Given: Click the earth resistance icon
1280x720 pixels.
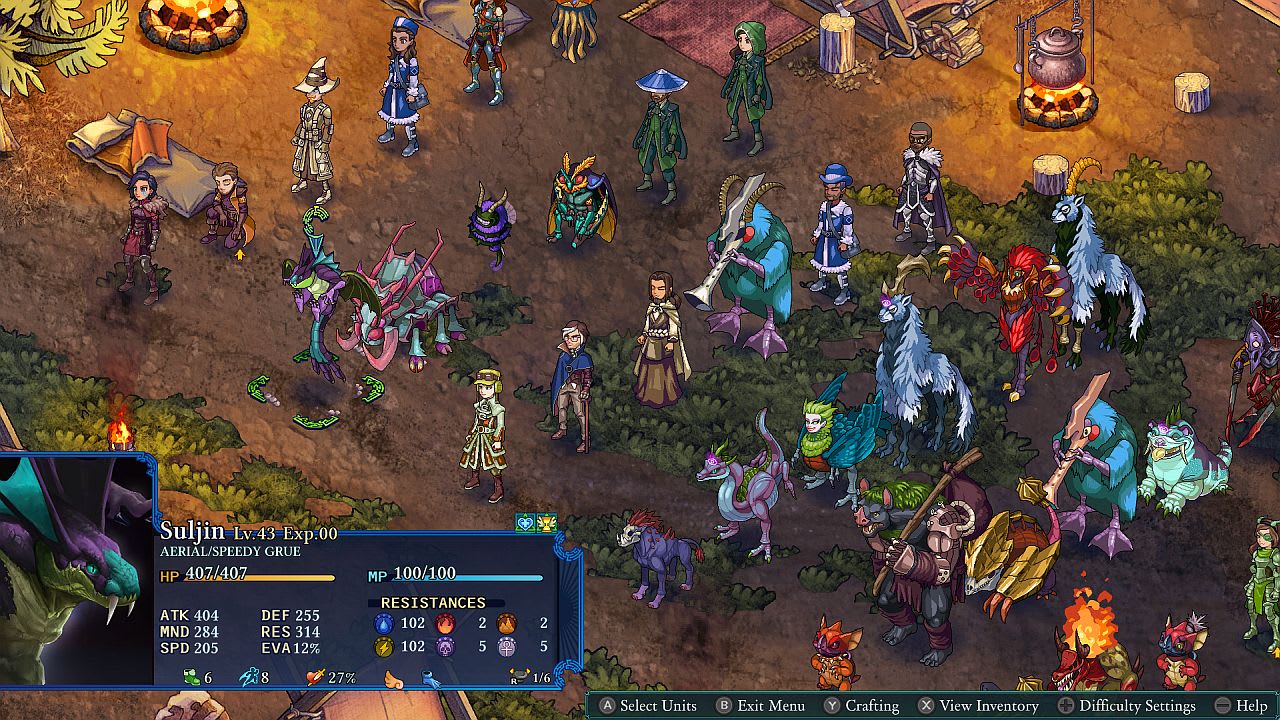Looking at the screenshot, I should point(506,623).
